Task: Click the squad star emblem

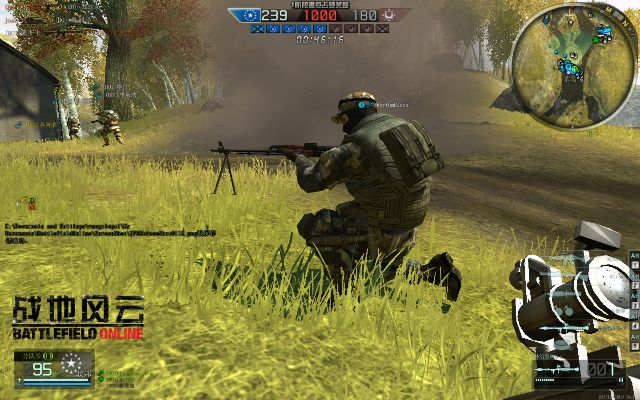Action: [x=70, y=363]
